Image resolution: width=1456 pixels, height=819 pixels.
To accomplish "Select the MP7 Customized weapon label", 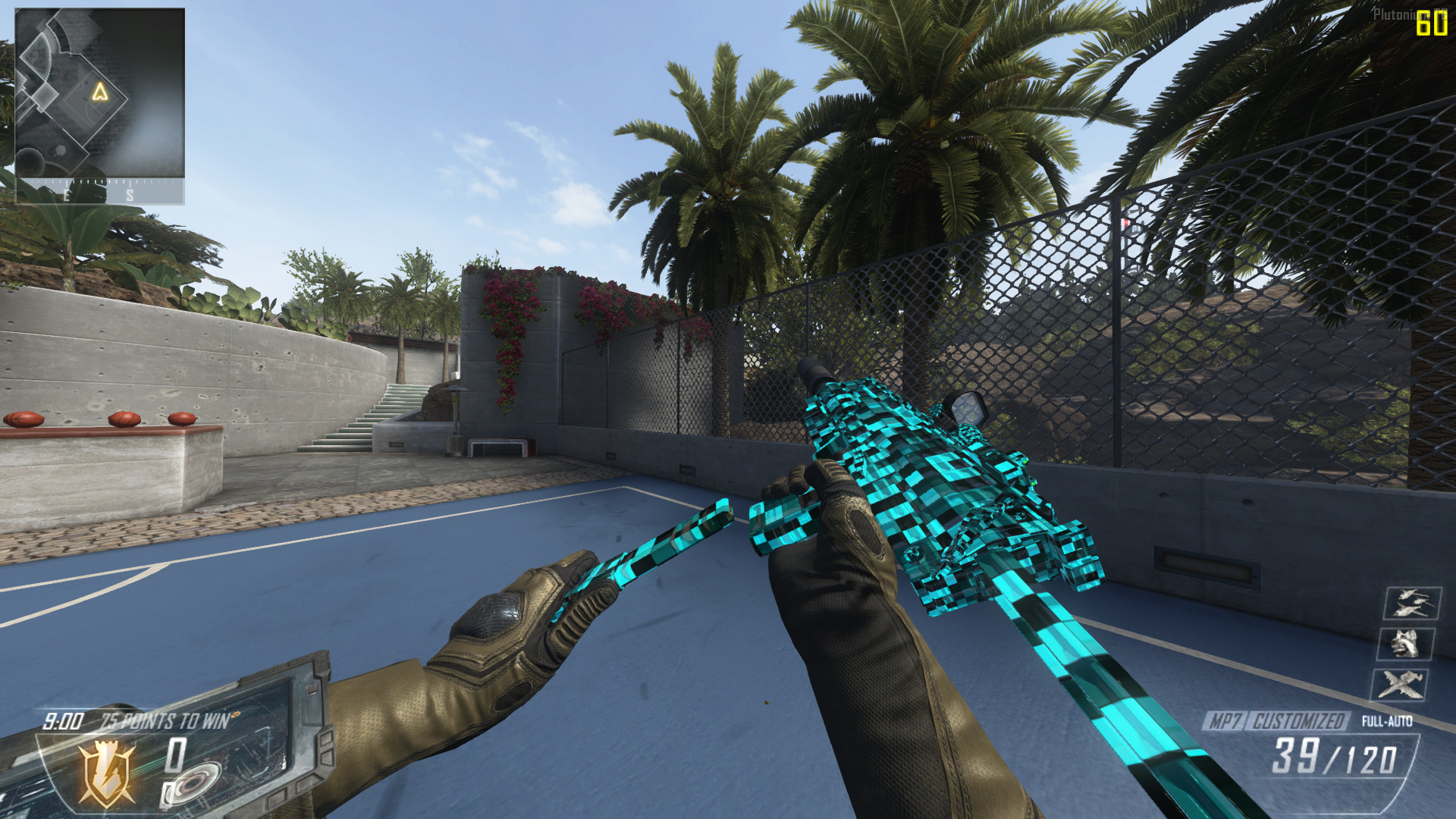I will [x=1276, y=721].
